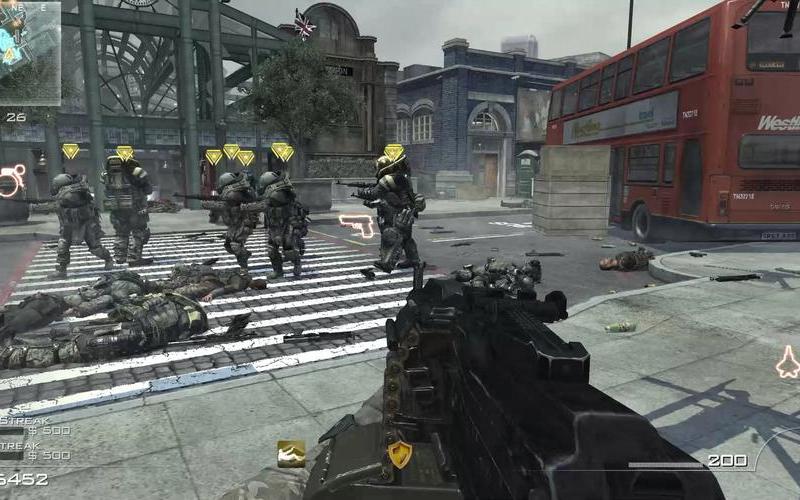Click the gold shield armor icon
The height and width of the screenshot is (500, 800).
pos(400,454)
